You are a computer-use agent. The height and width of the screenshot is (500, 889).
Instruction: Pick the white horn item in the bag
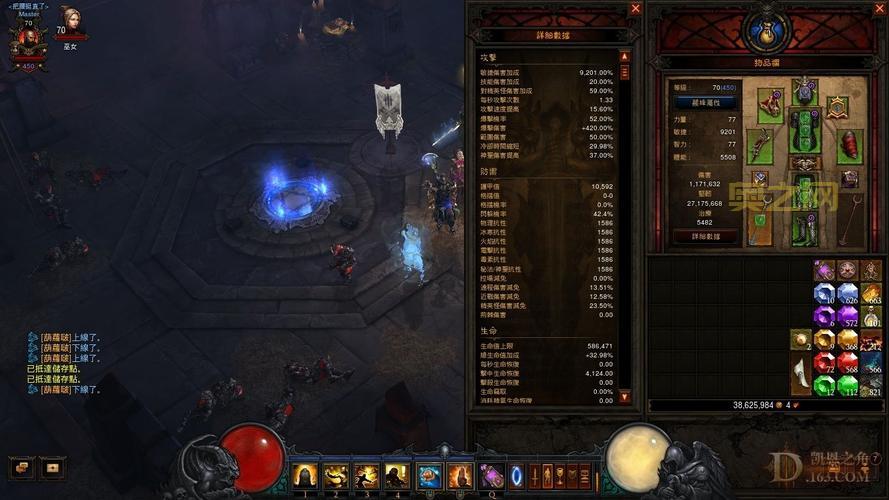pyautogui.click(x=802, y=373)
